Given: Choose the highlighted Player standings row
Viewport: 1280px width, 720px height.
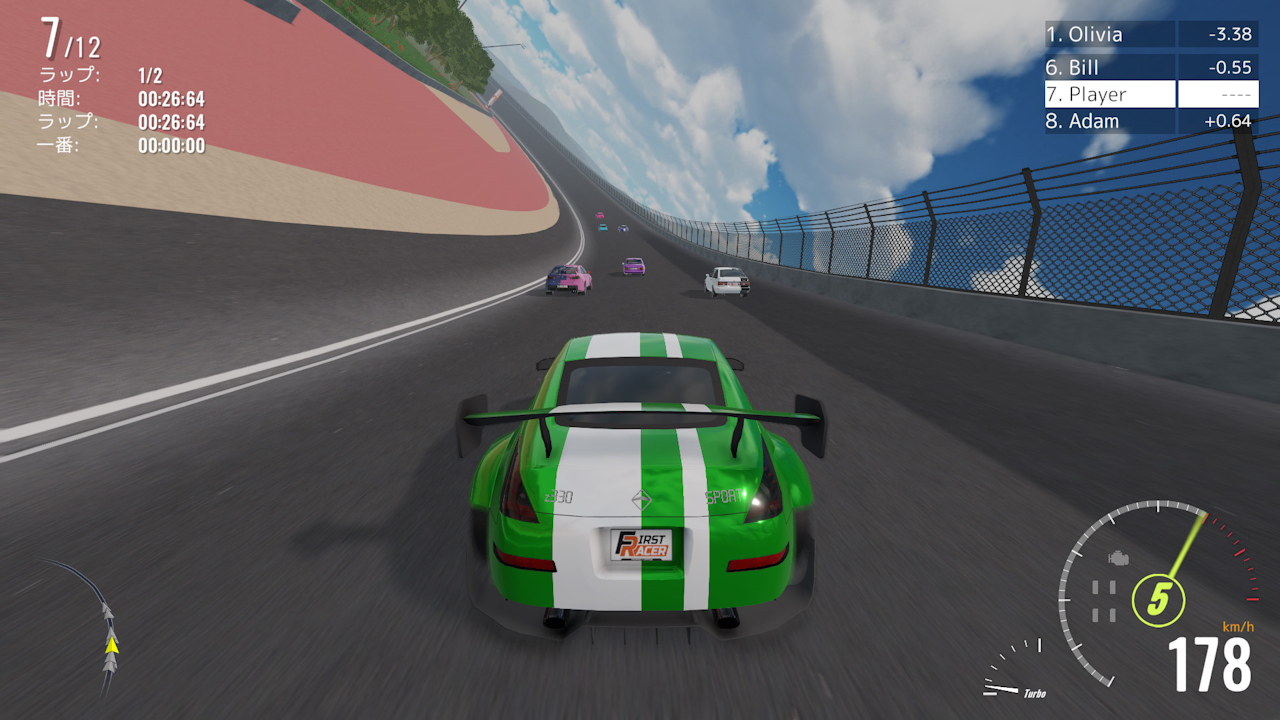Looking at the screenshot, I should pos(1150,94).
